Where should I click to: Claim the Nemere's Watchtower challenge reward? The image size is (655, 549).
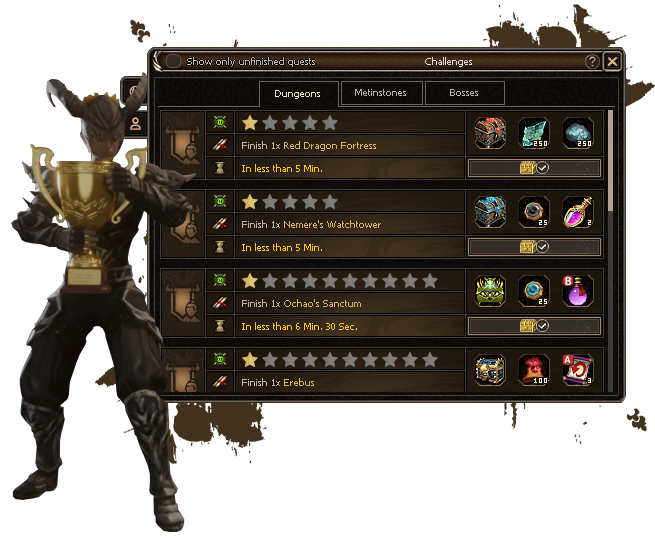click(x=534, y=247)
